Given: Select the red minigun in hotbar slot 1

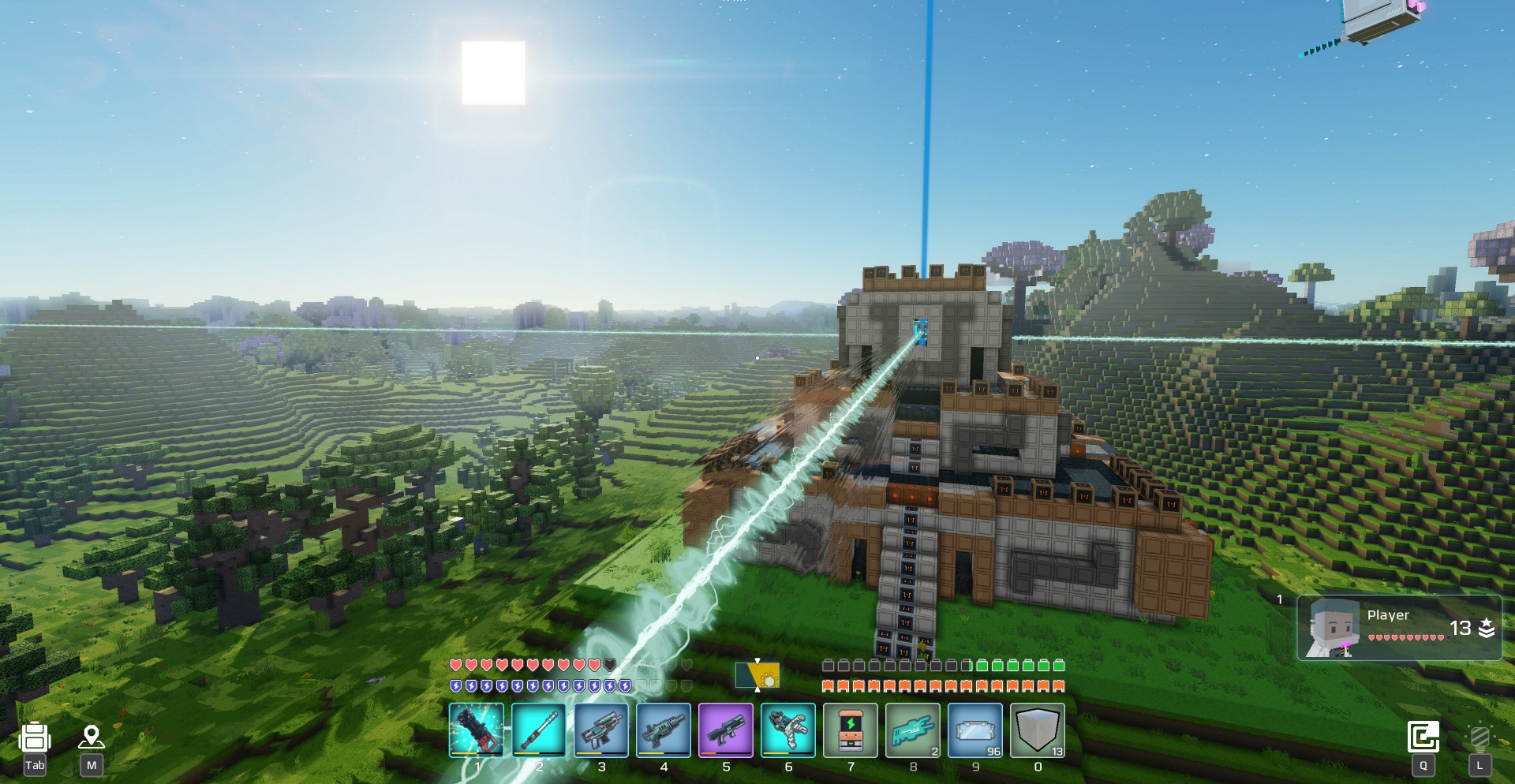Looking at the screenshot, I should click(477, 730).
